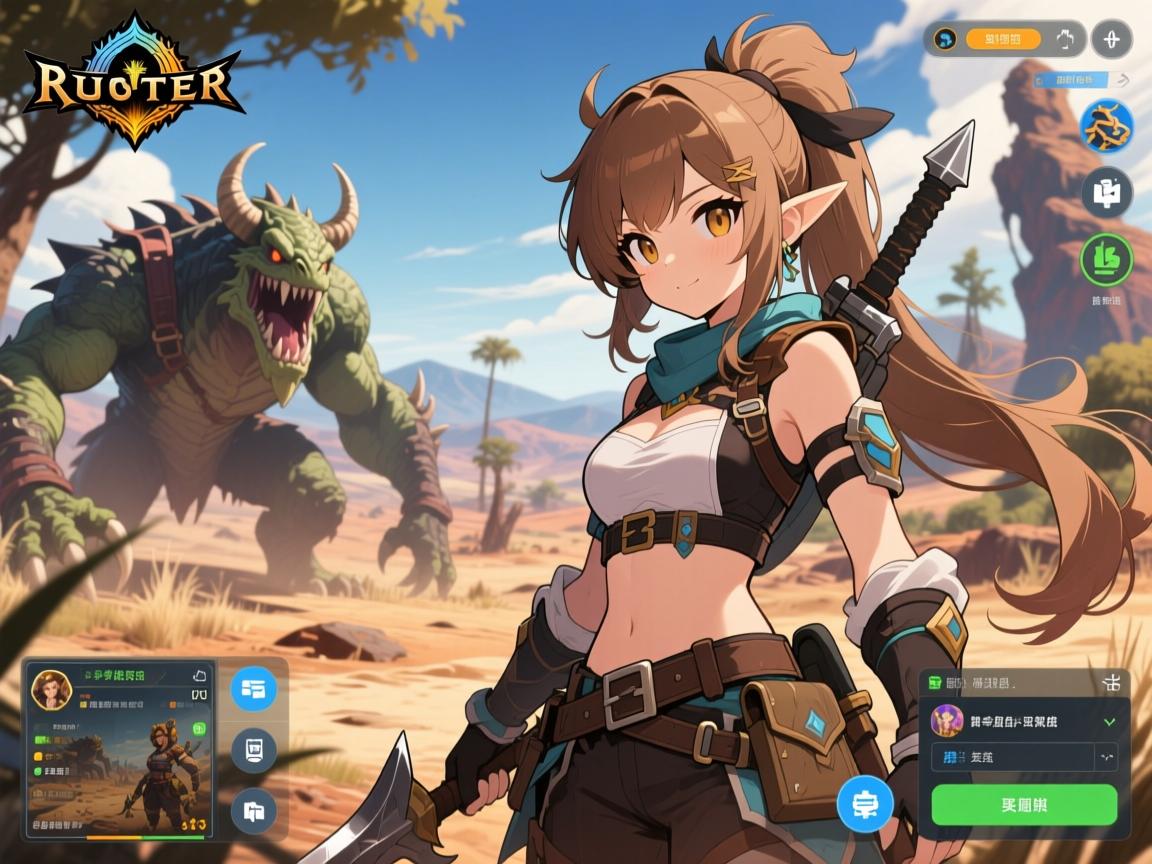
Task: Open the dark circular monitor icon beside character card
Action: (x=254, y=749)
